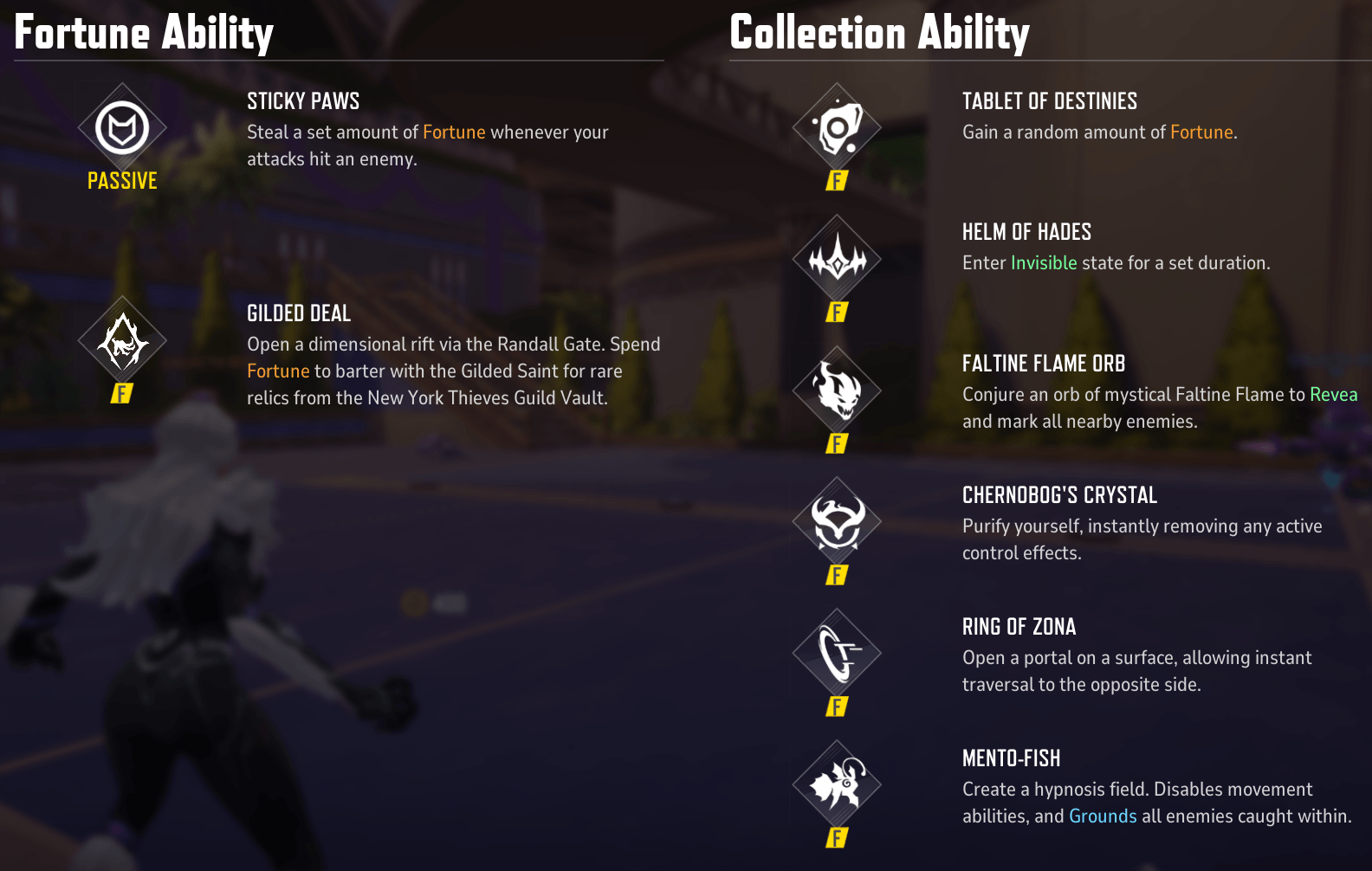Screen dimensions: 1372x871
Task: Open the Fortune resource link in Sticky Paws description
Action: pyautogui.click(x=453, y=132)
